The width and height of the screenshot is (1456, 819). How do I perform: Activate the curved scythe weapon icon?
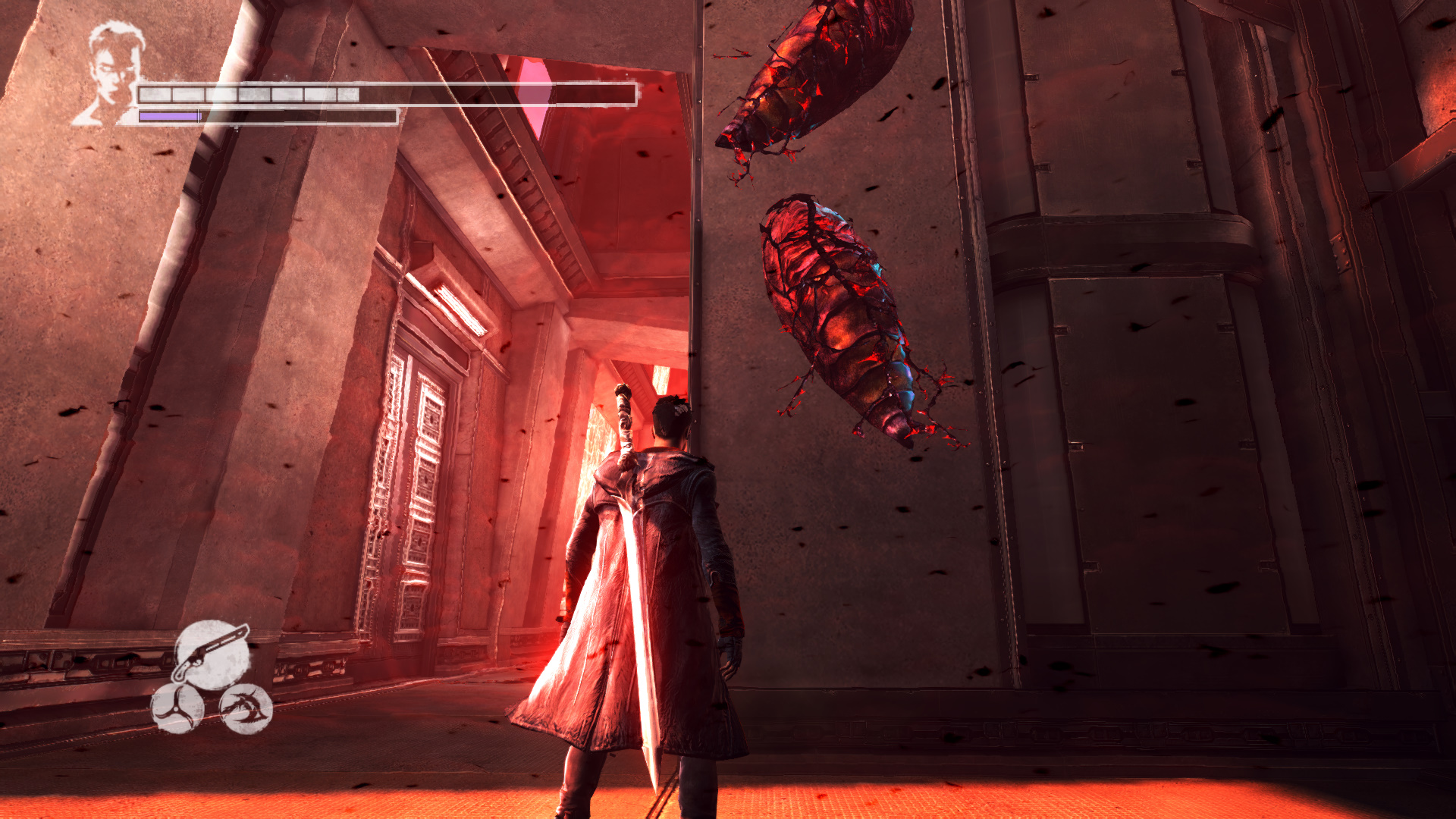pos(246,709)
